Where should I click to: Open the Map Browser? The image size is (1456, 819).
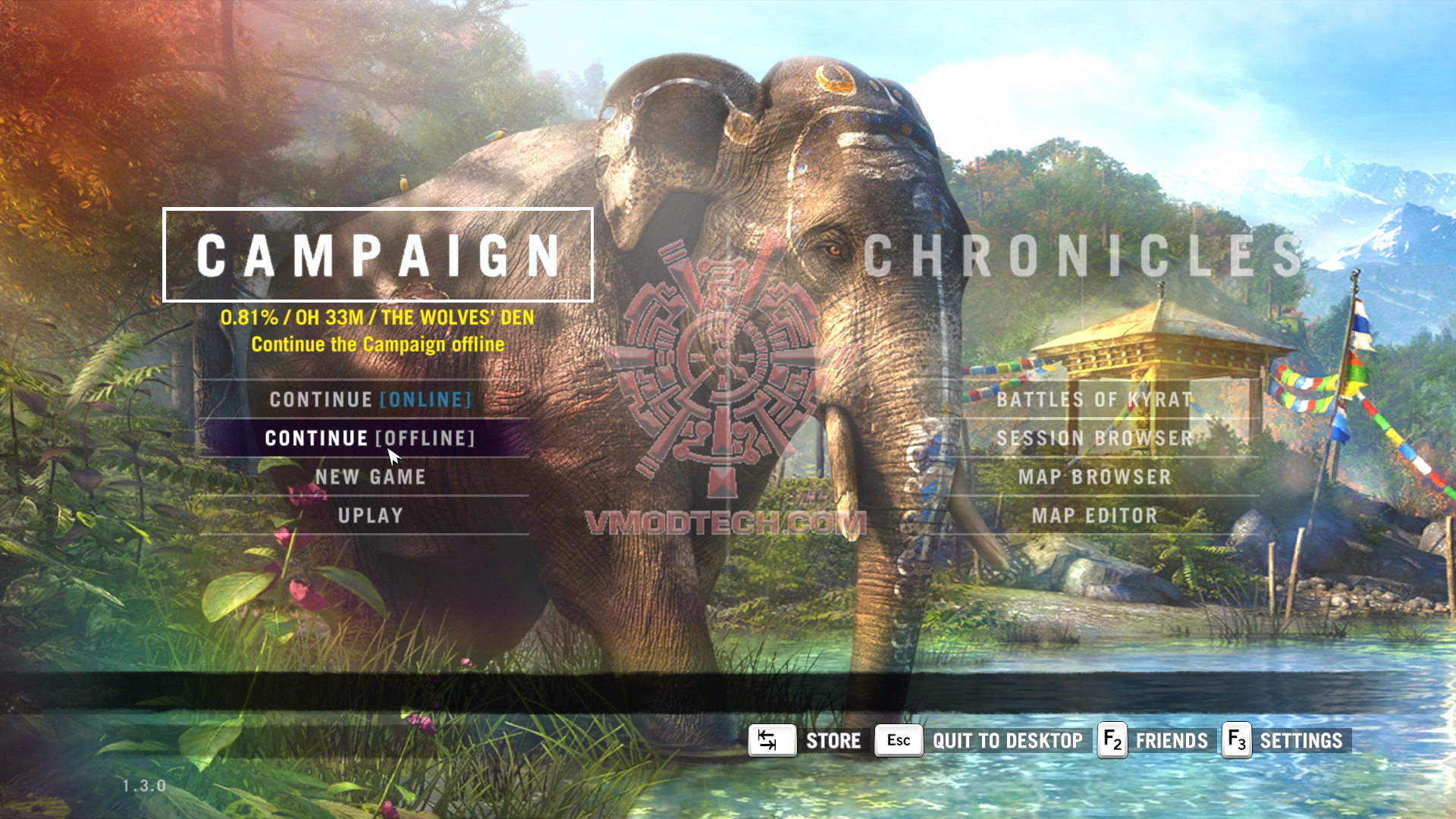tap(1094, 477)
